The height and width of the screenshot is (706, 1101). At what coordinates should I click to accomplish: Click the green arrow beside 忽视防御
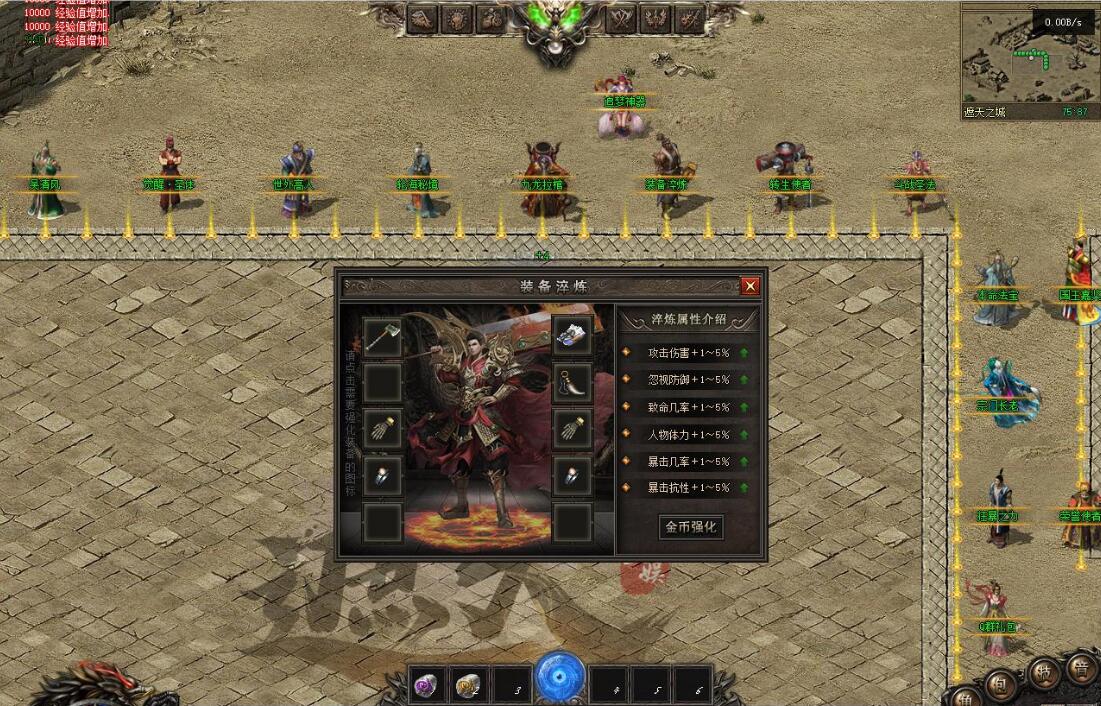point(744,380)
